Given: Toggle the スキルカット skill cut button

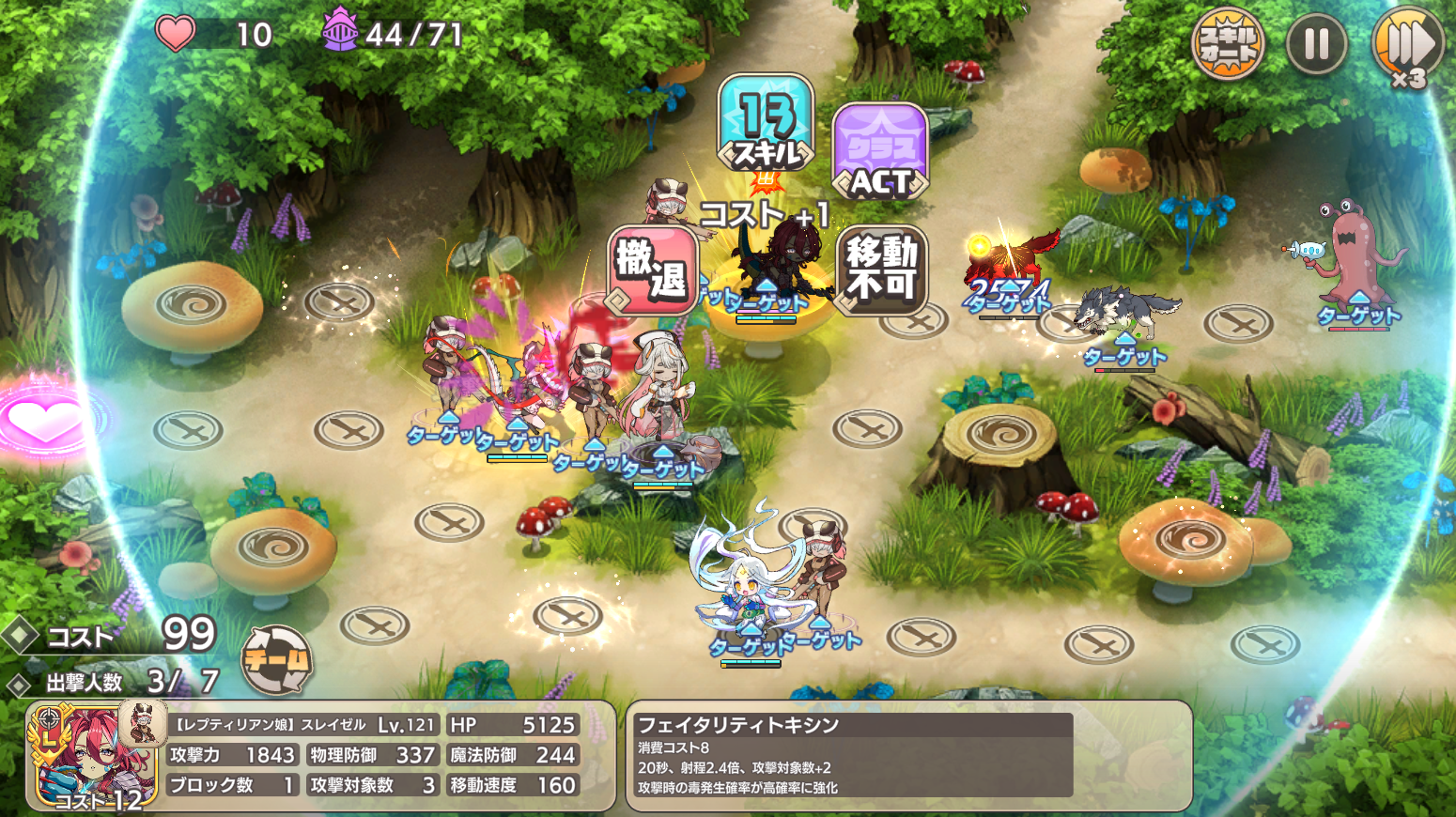Looking at the screenshot, I should point(1228,43).
